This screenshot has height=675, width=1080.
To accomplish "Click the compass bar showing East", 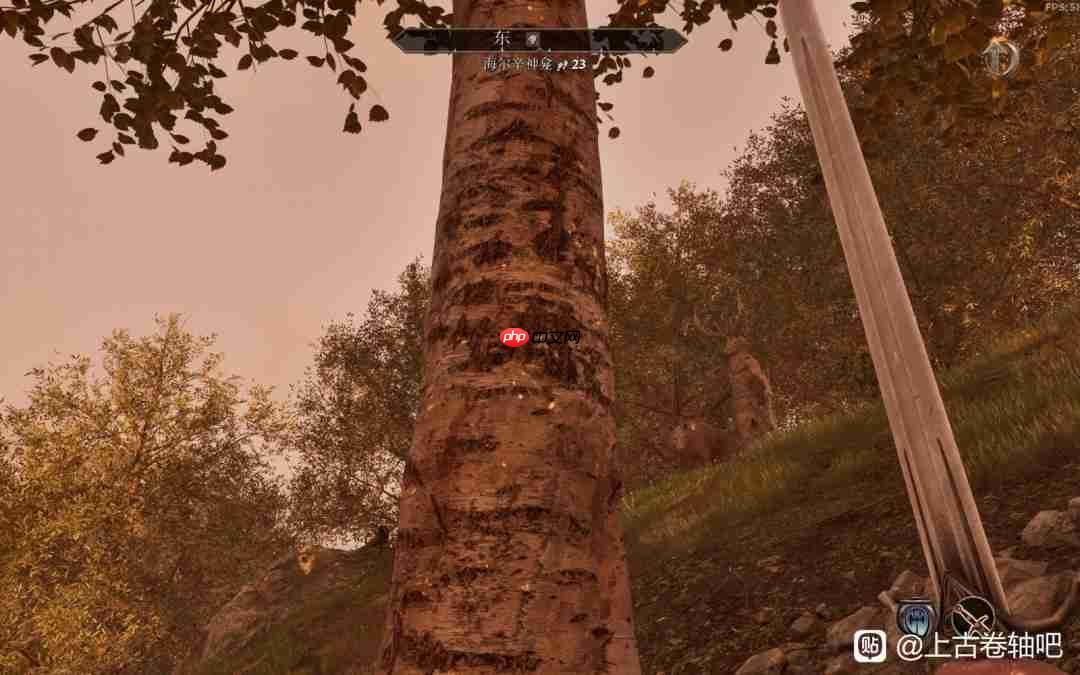I will click(x=538, y=40).
